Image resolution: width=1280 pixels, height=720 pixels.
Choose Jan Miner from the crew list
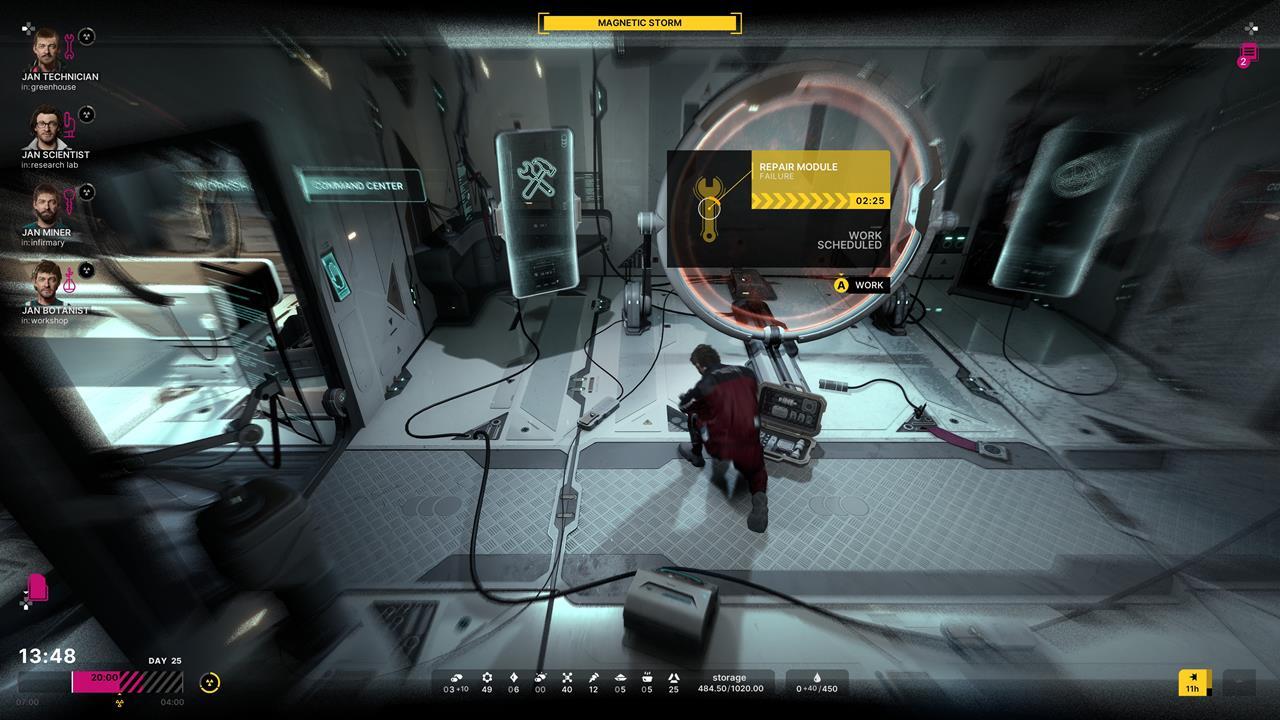[x=45, y=205]
